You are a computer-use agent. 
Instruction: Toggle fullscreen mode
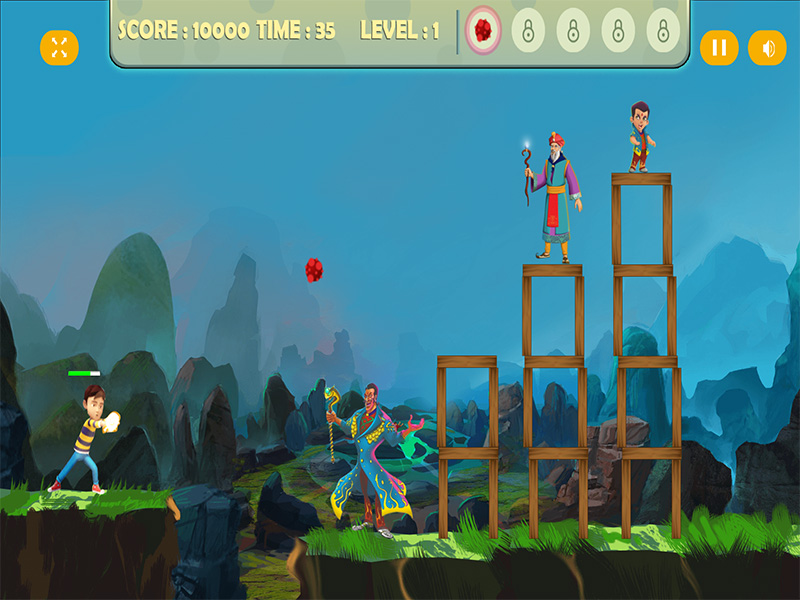59,47
